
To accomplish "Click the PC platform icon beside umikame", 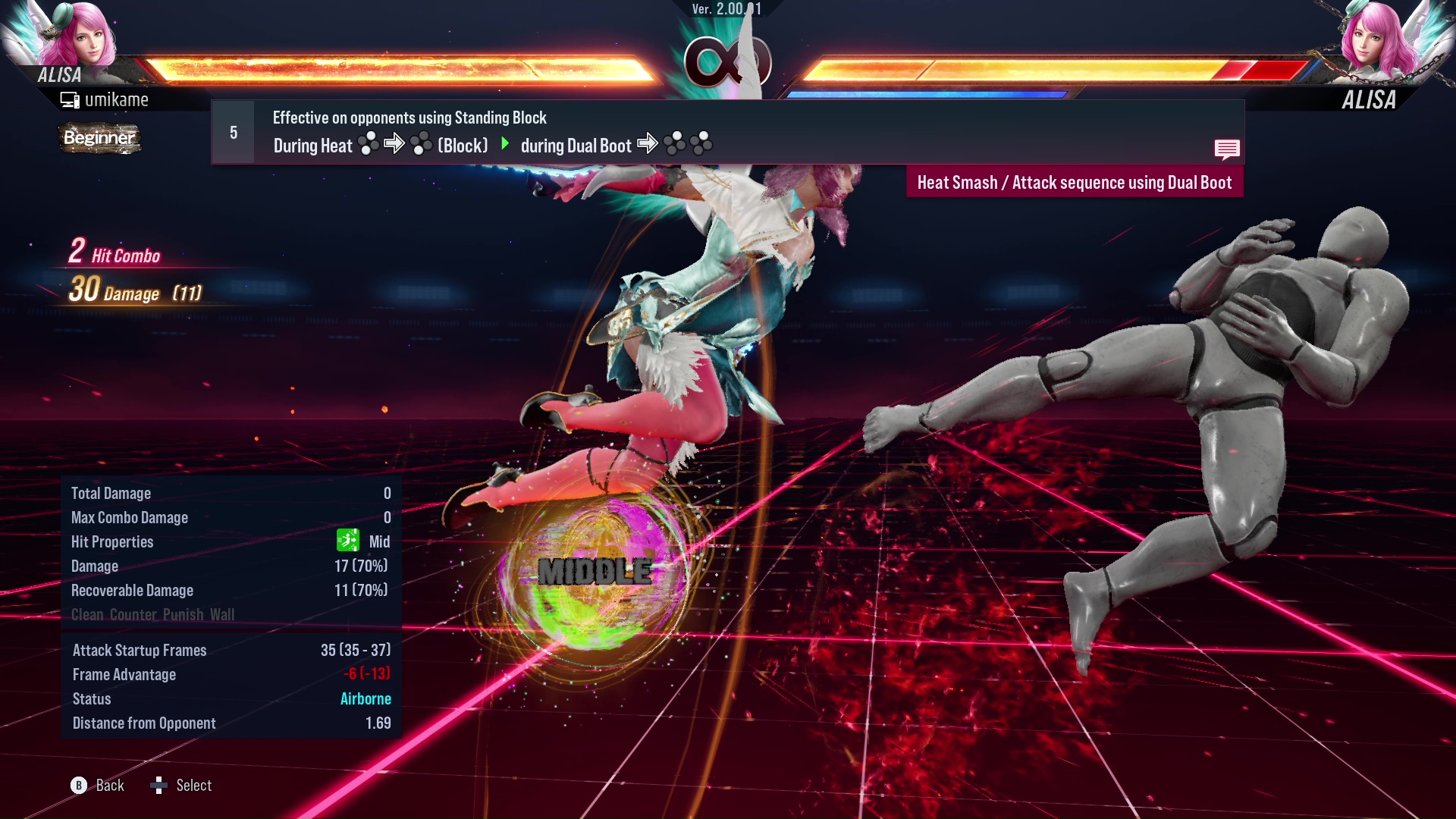I will coord(71,99).
